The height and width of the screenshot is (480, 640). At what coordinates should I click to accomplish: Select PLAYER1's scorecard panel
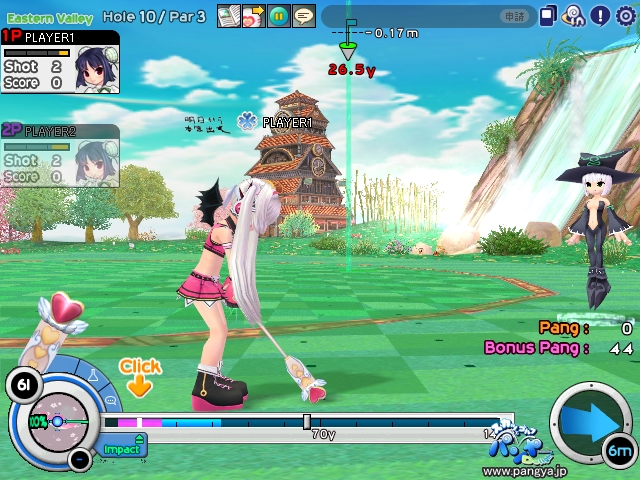[x=60, y=62]
